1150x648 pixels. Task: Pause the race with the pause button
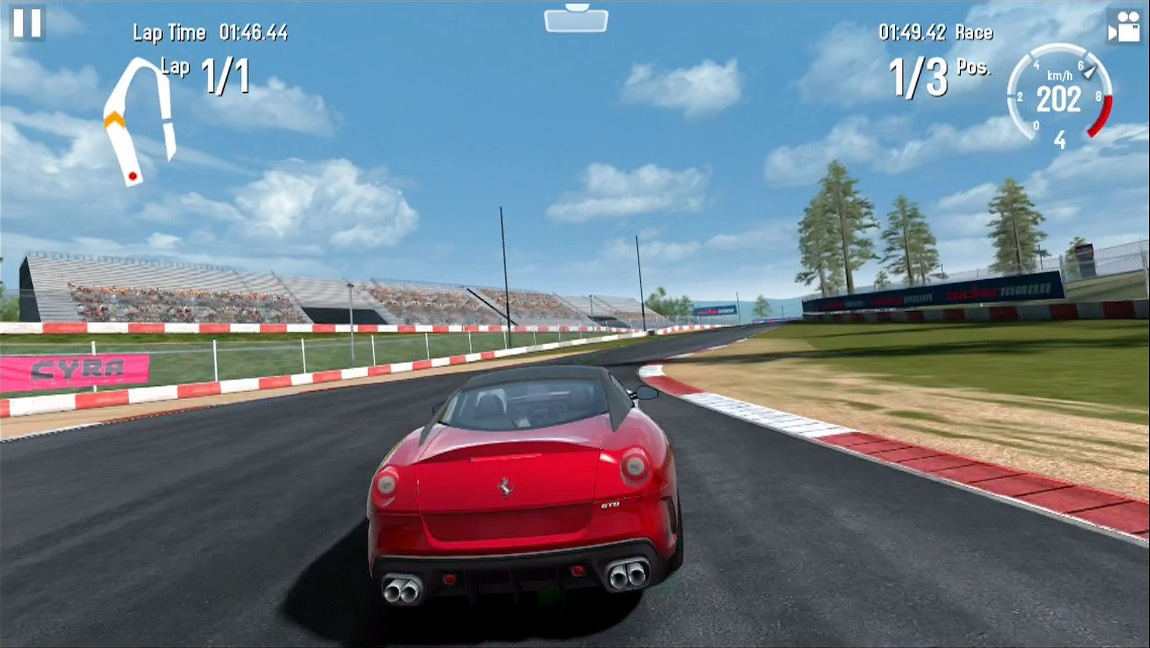[27, 23]
